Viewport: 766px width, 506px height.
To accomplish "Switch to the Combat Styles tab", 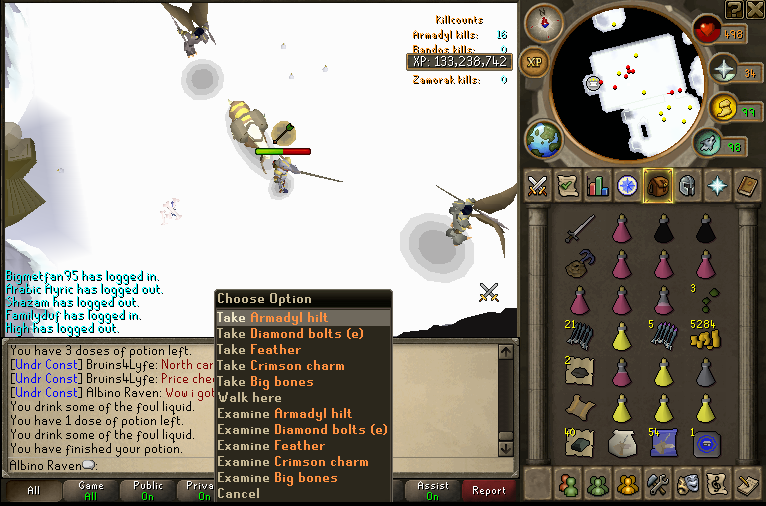I will [x=538, y=185].
